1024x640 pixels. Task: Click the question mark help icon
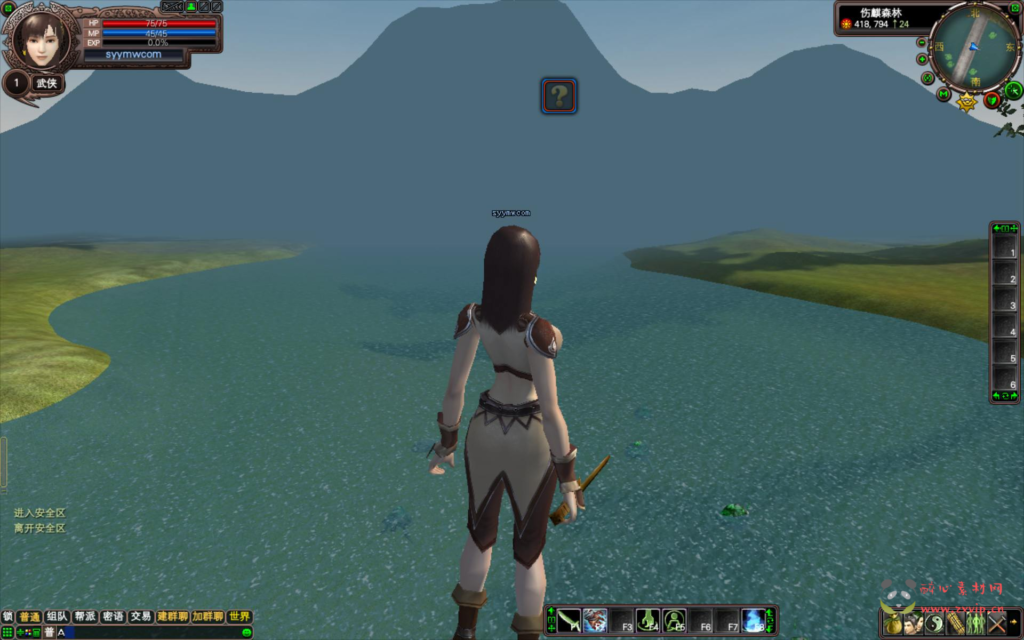coord(559,96)
